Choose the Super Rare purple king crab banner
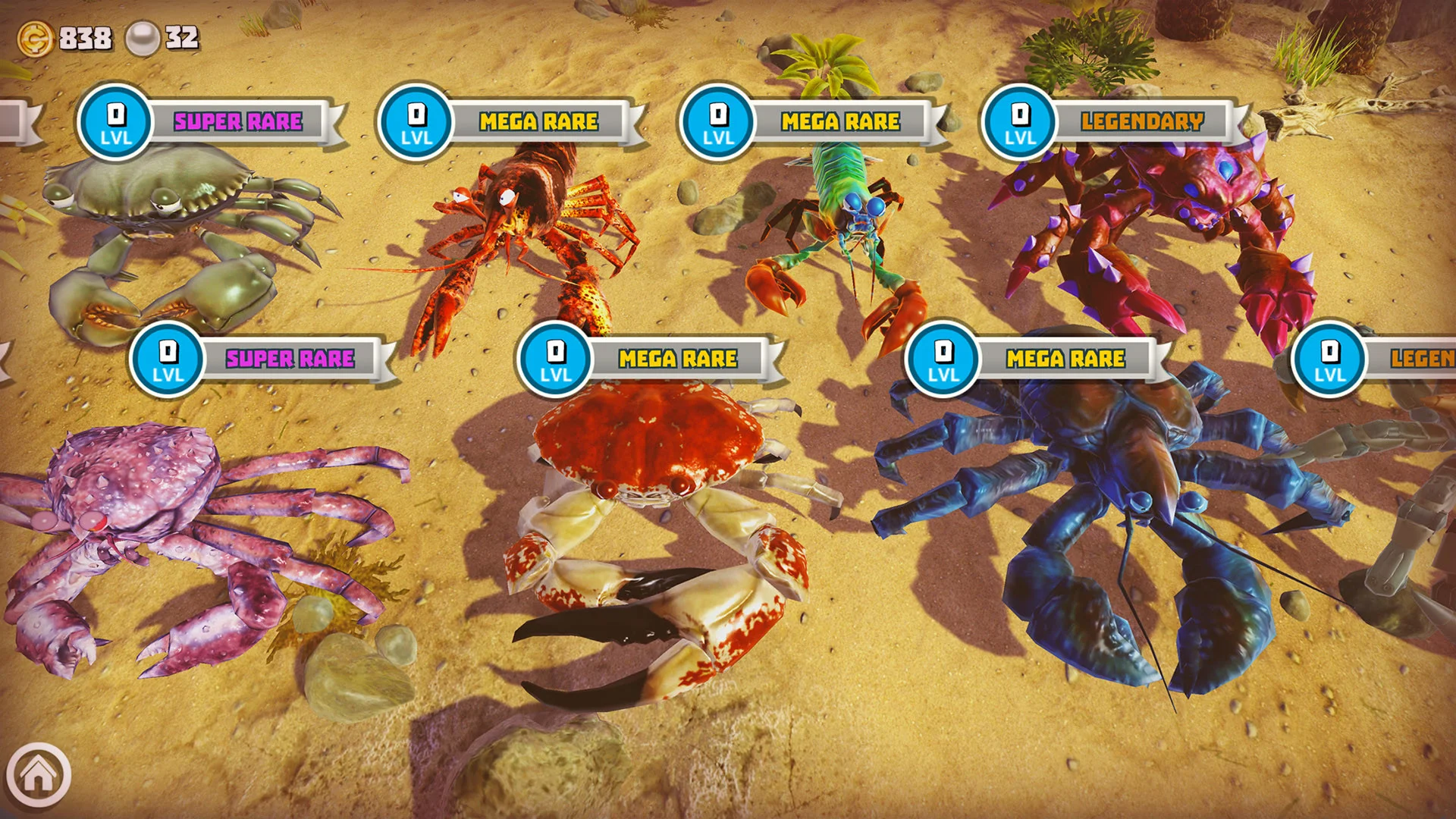 click(x=290, y=359)
